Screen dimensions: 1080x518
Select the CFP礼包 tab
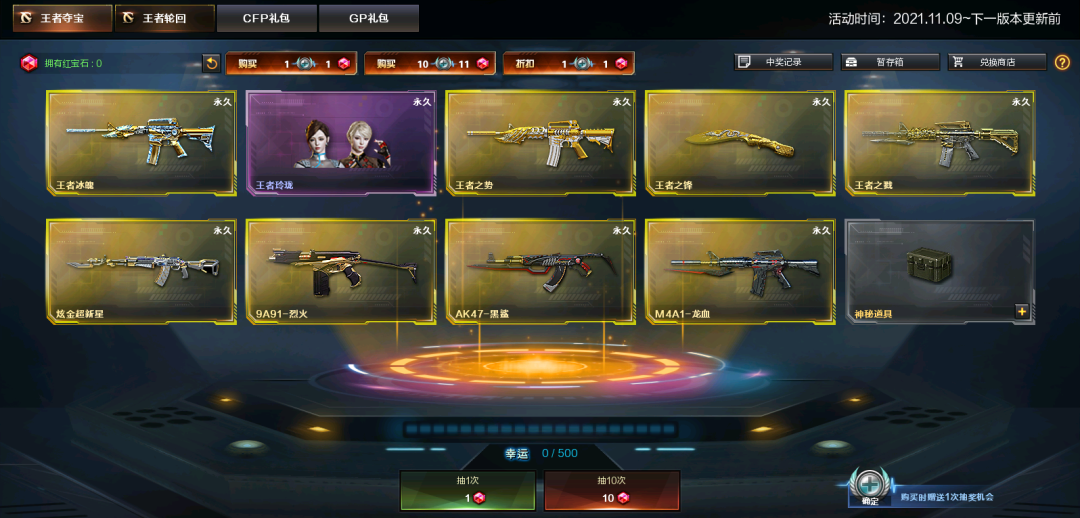tap(266, 18)
